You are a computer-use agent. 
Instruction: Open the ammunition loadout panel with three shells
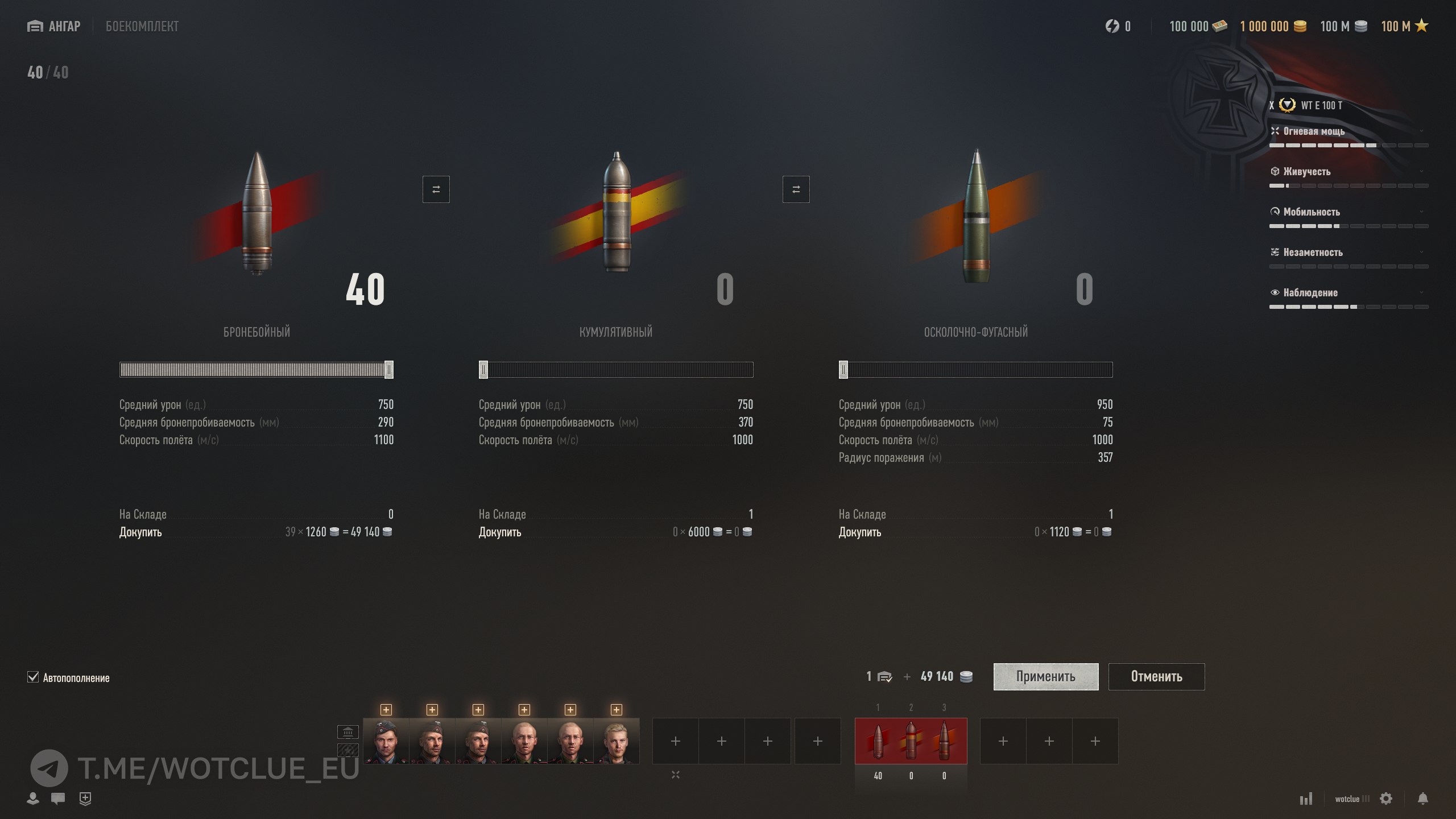(911, 741)
